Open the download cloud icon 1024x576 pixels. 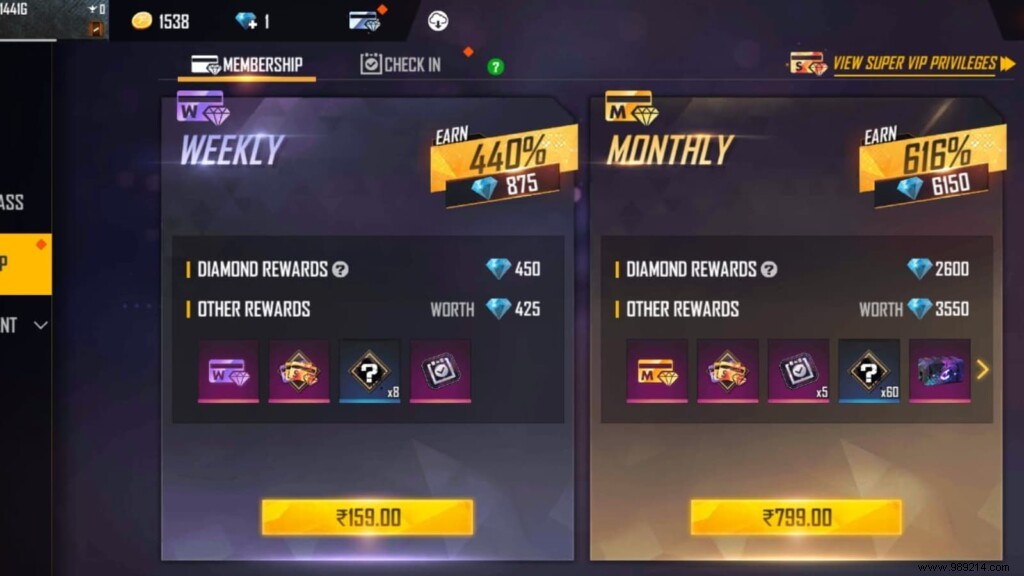click(438, 21)
